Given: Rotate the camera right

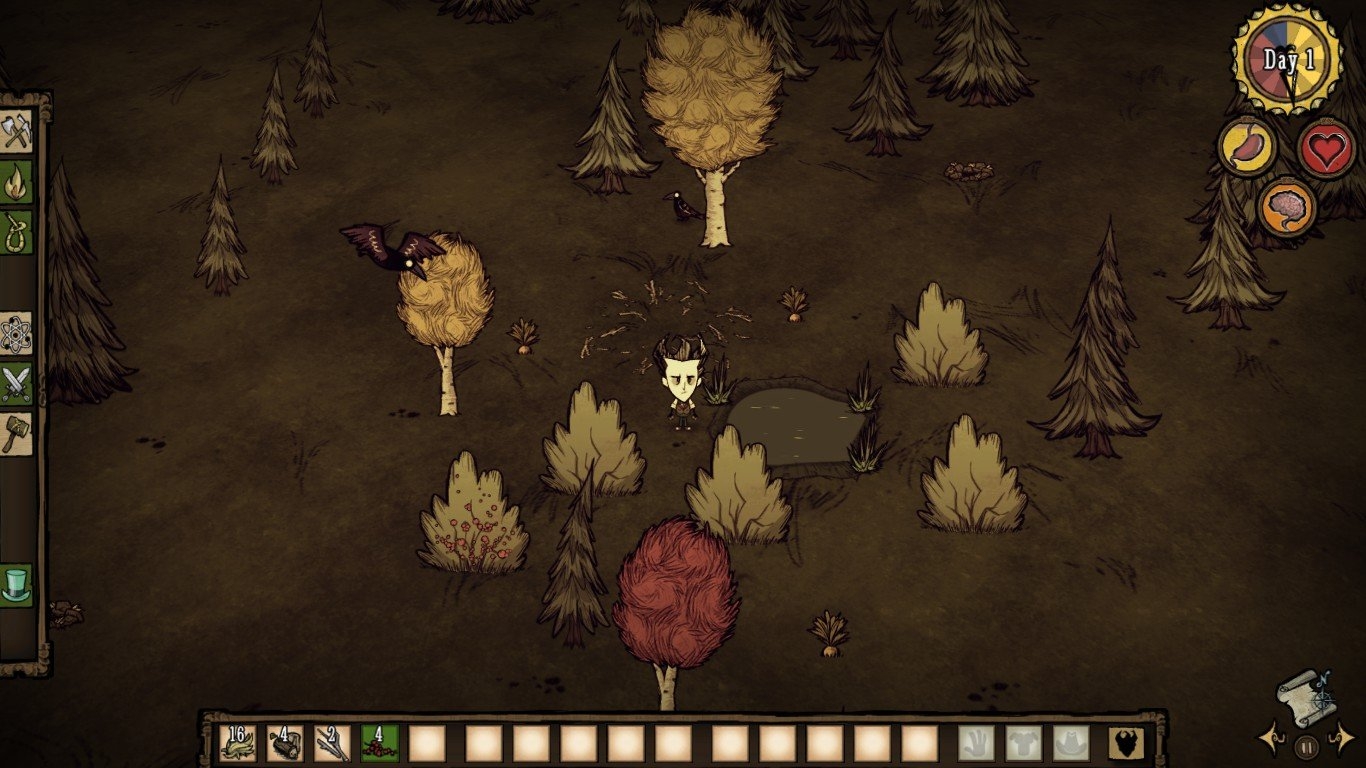Looking at the screenshot, I should (1340, 741).
